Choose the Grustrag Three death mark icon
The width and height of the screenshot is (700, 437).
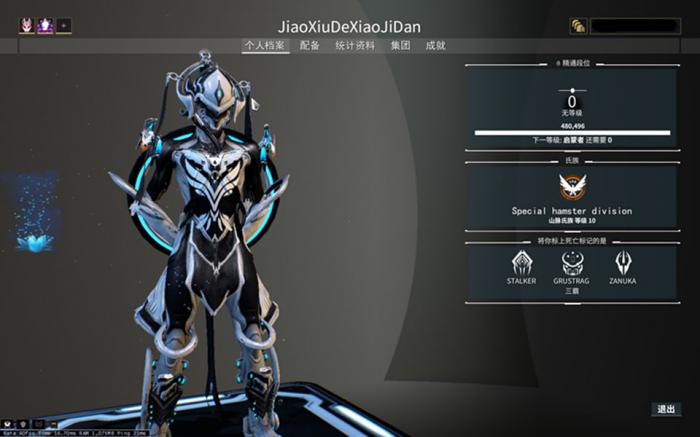(572, 263)
